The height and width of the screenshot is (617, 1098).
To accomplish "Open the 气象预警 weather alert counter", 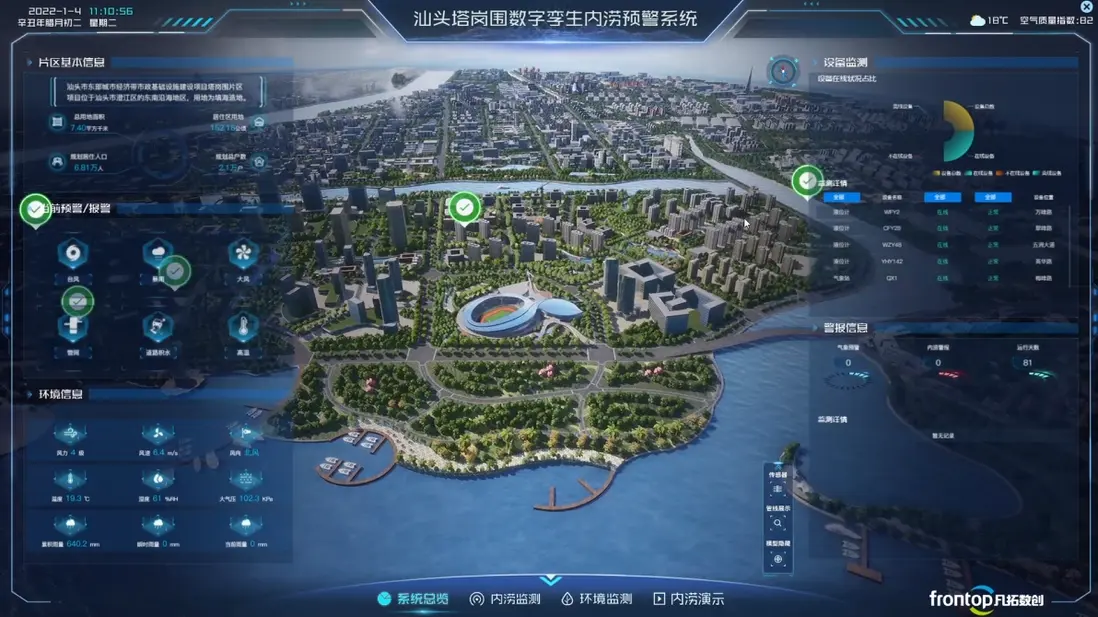I will 848,363.
